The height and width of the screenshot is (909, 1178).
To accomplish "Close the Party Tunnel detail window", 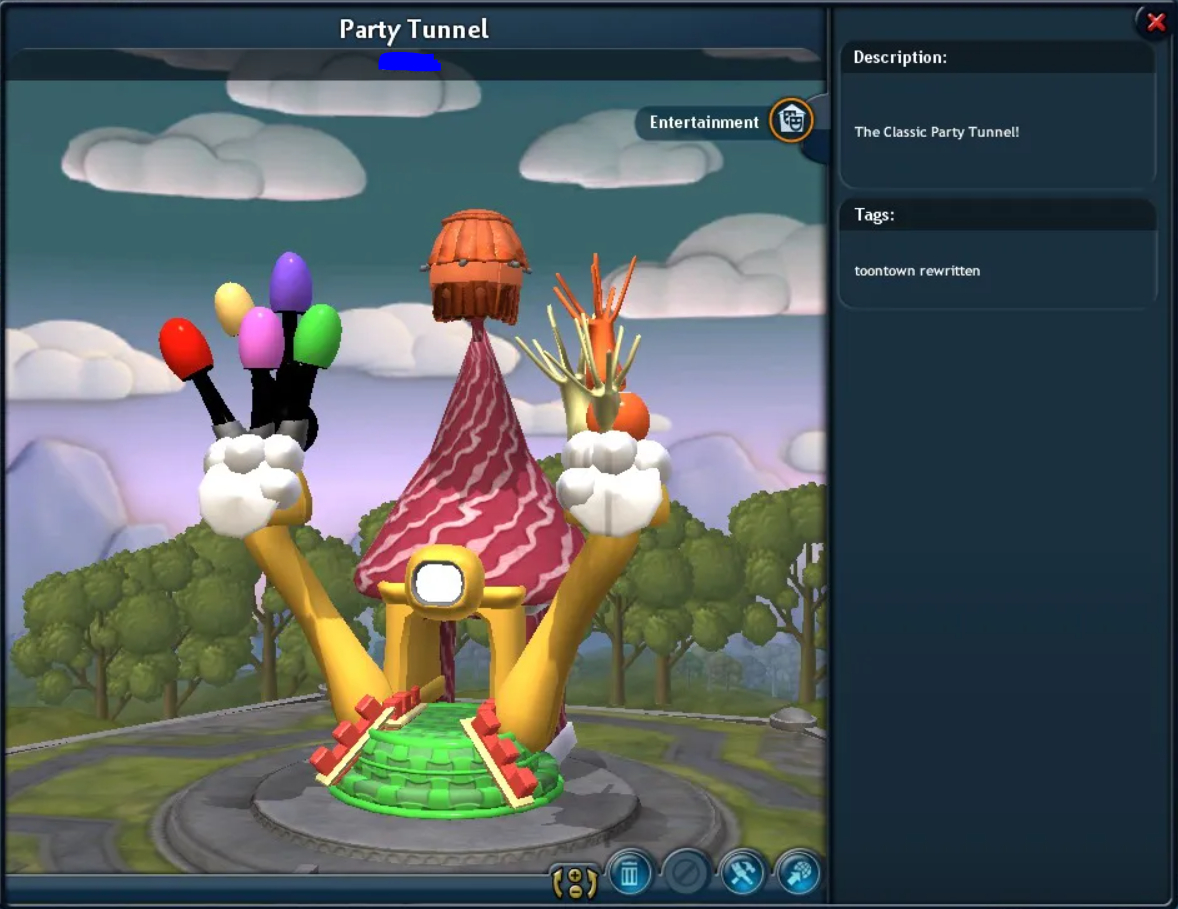I will pos(1156,22).
